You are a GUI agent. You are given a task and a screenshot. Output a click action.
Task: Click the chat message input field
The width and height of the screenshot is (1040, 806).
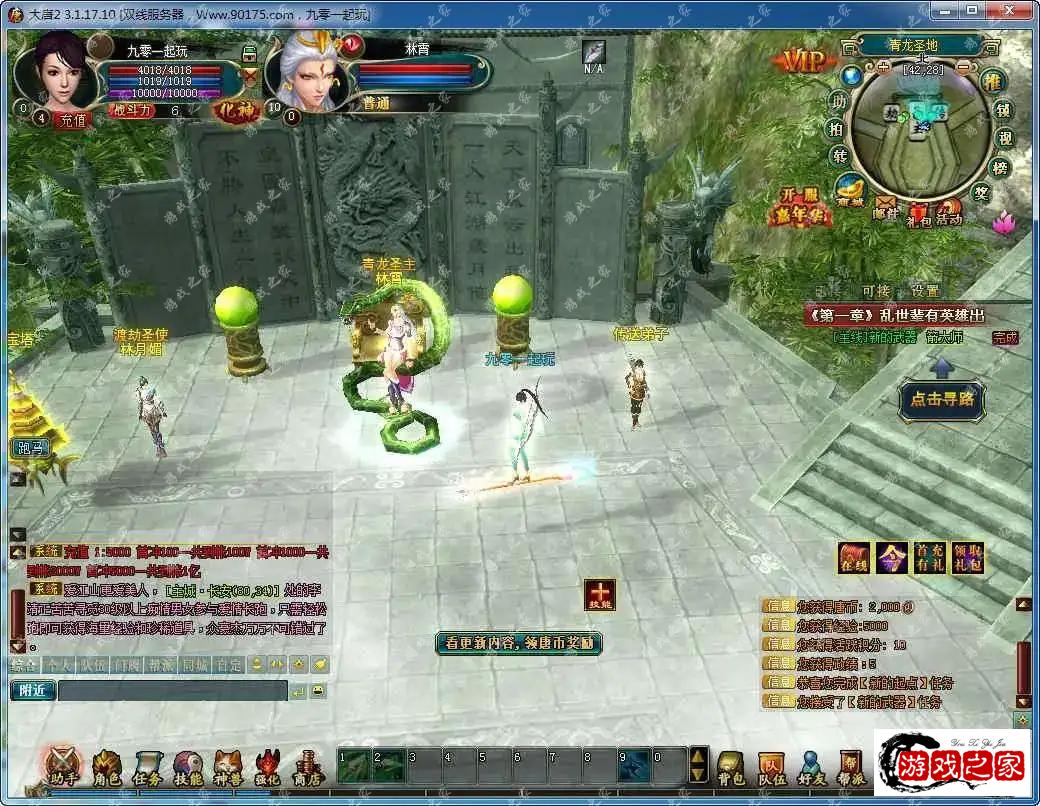172,690
